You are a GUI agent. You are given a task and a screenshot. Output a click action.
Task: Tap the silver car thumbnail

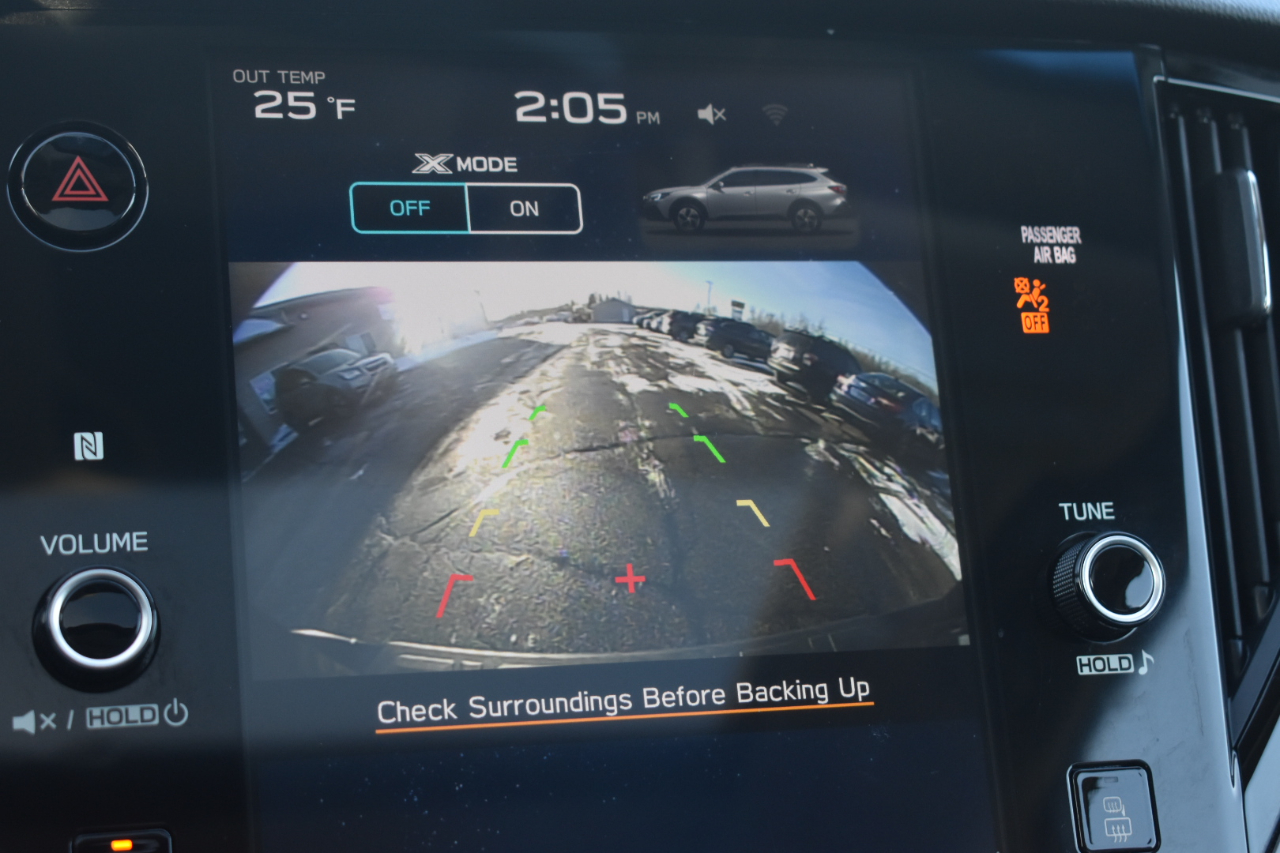pyautogui.click(x=748, y=199)
